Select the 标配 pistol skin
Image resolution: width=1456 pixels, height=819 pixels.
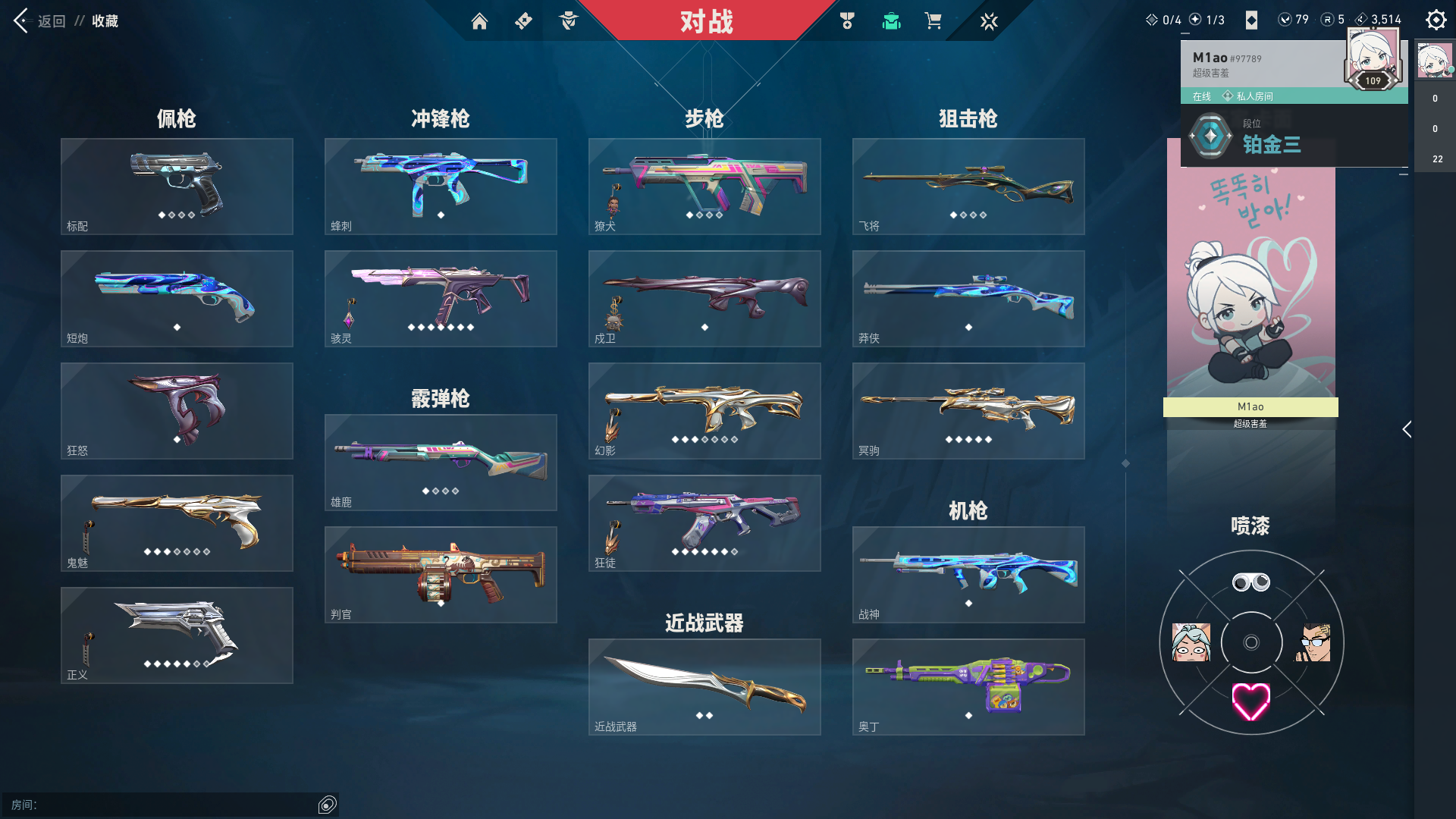[x=176, y=186]
